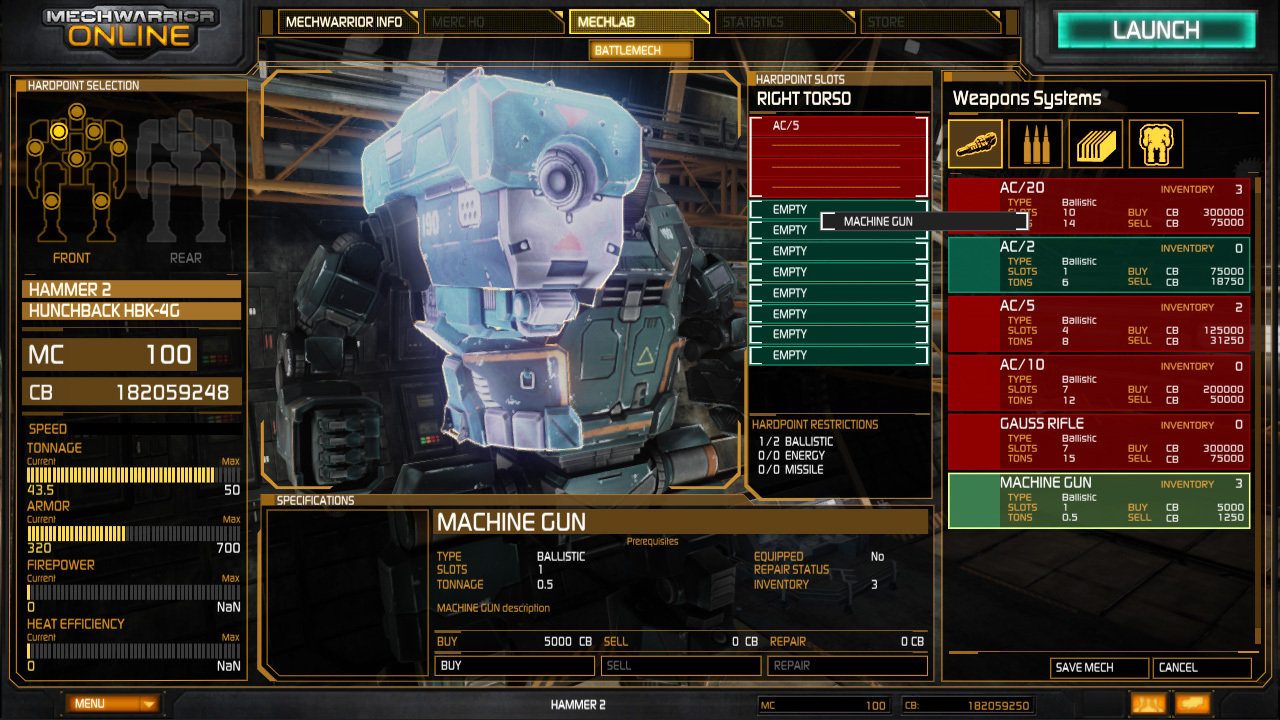Pick the AC/10 weapon from the list
Image resolution: width=1280 pixels, height=720 pixels.
coord(1098,383)
